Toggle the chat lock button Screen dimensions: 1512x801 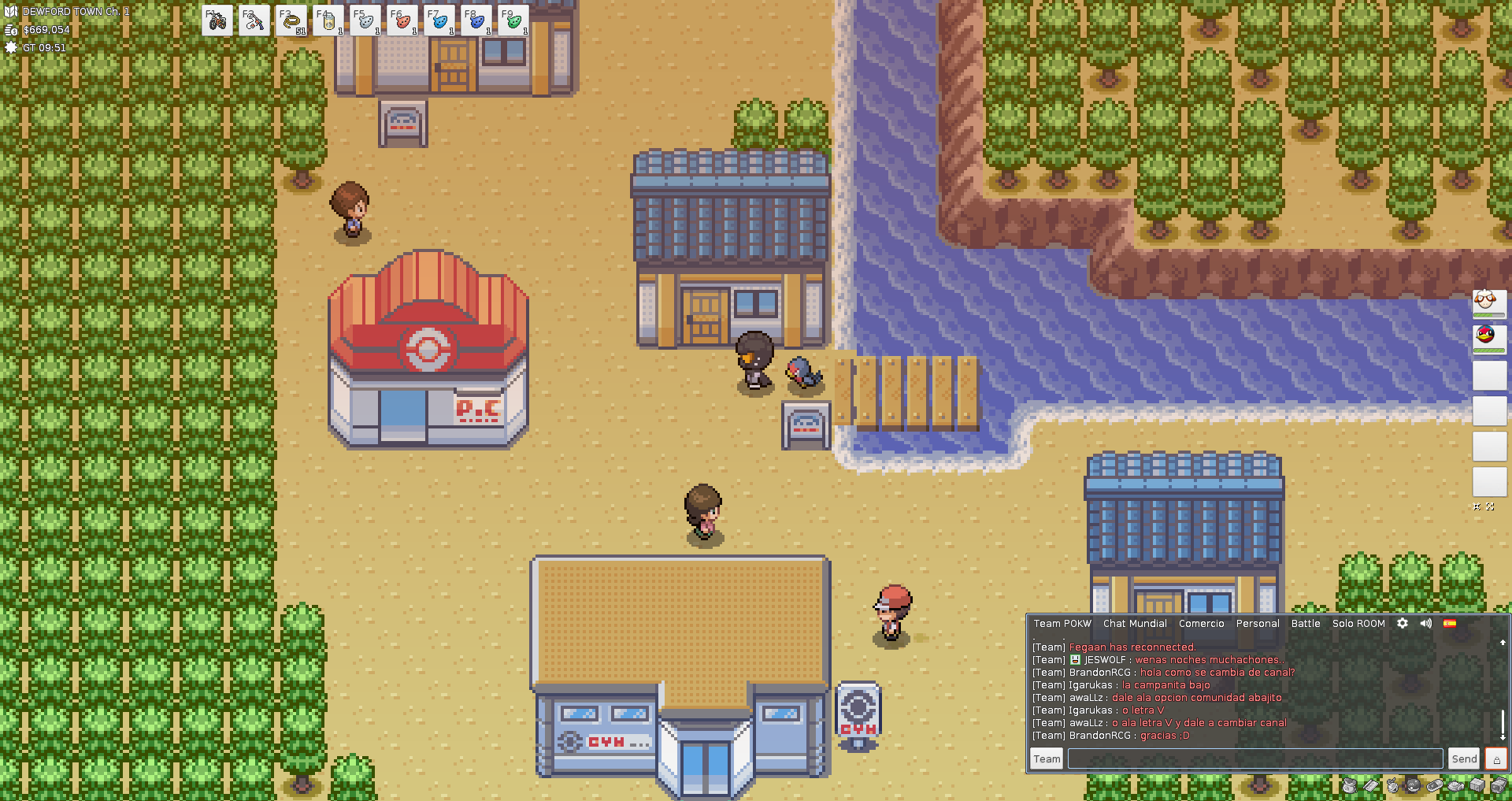[1496, 758]
